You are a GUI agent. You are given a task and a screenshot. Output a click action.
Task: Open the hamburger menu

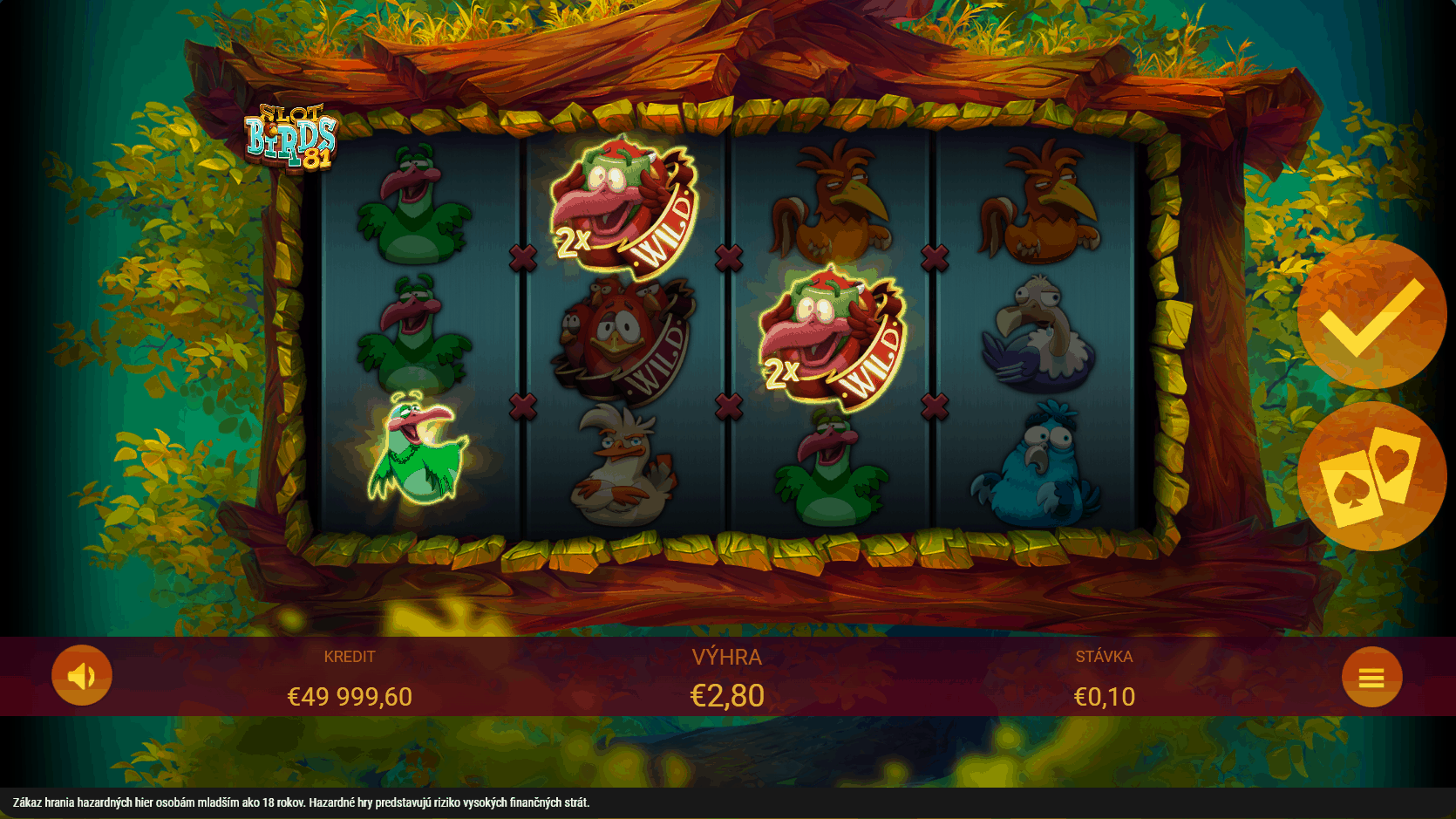pyautogui.click(x=1371, y=678)
